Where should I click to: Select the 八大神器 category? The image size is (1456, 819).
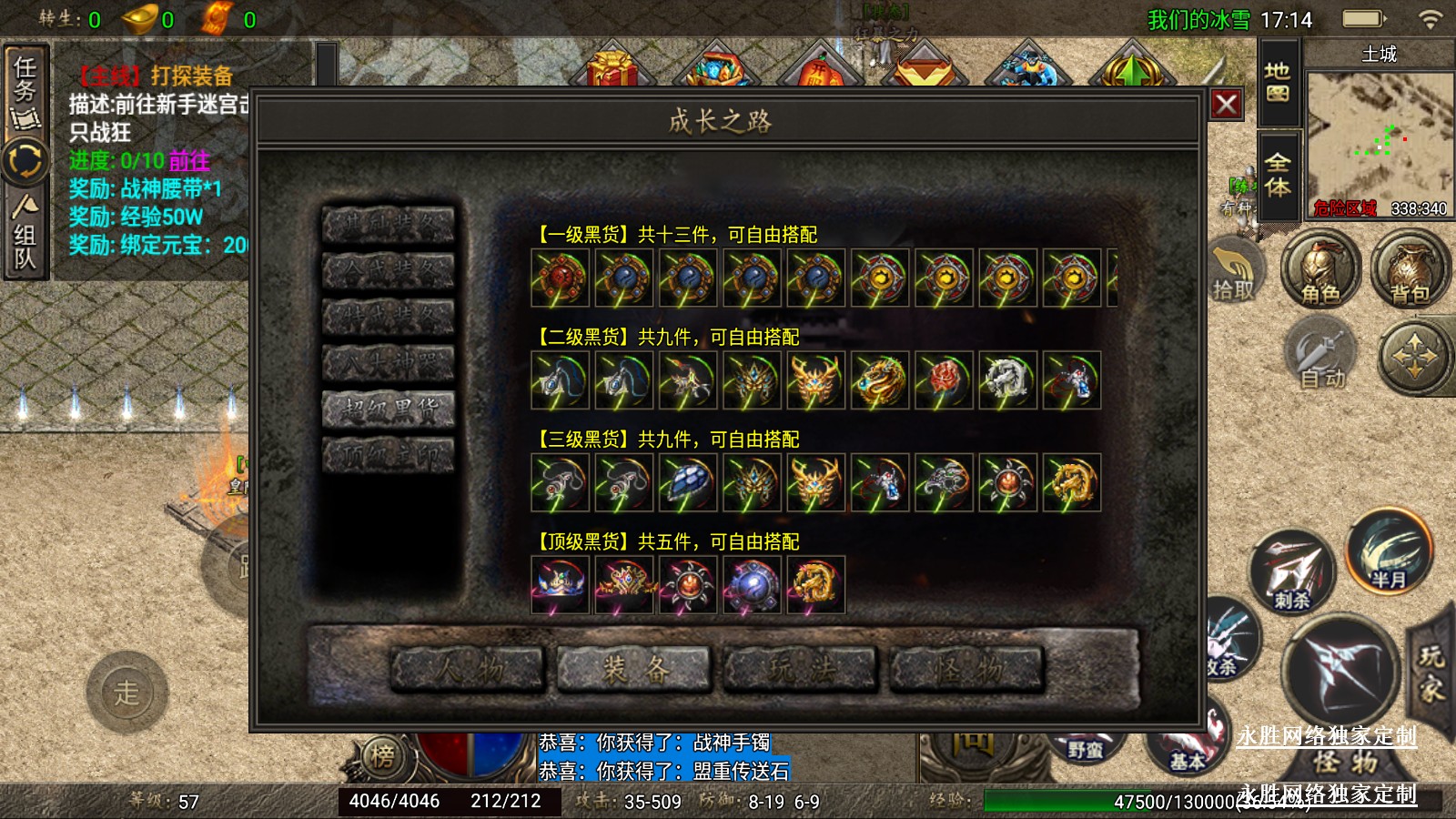[x=389, y=364]
